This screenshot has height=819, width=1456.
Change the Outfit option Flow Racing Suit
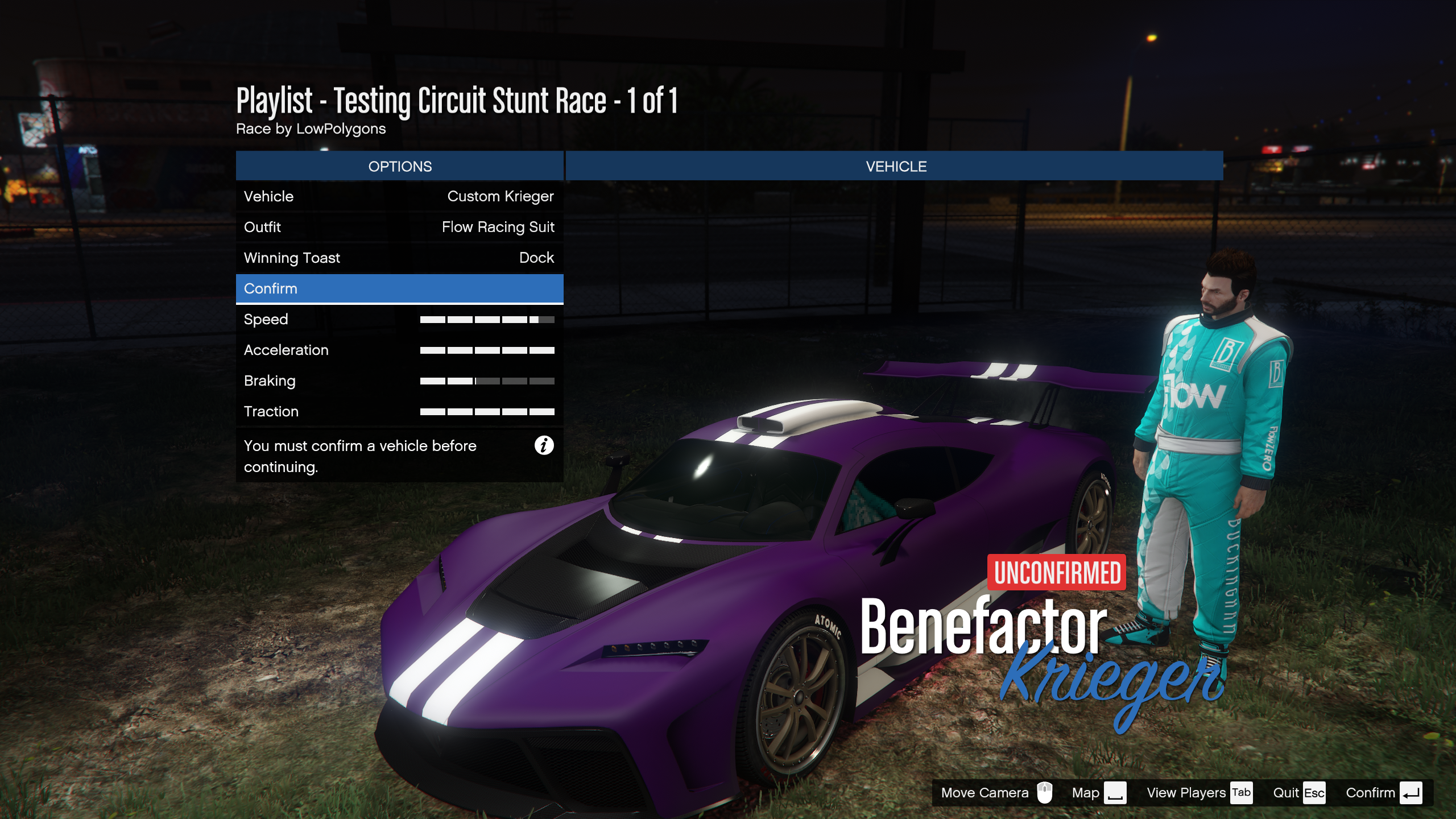coord(399,227)
